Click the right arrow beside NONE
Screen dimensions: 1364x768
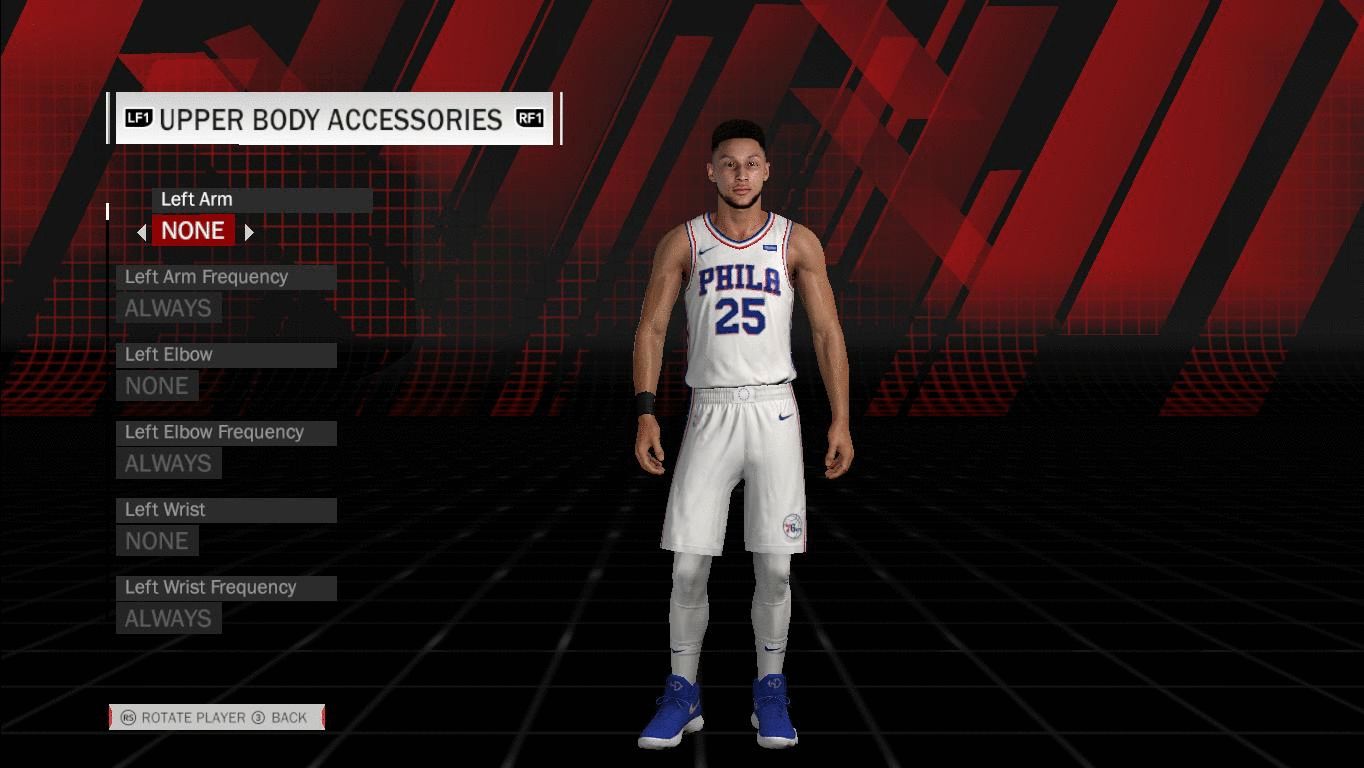point(249,232)
